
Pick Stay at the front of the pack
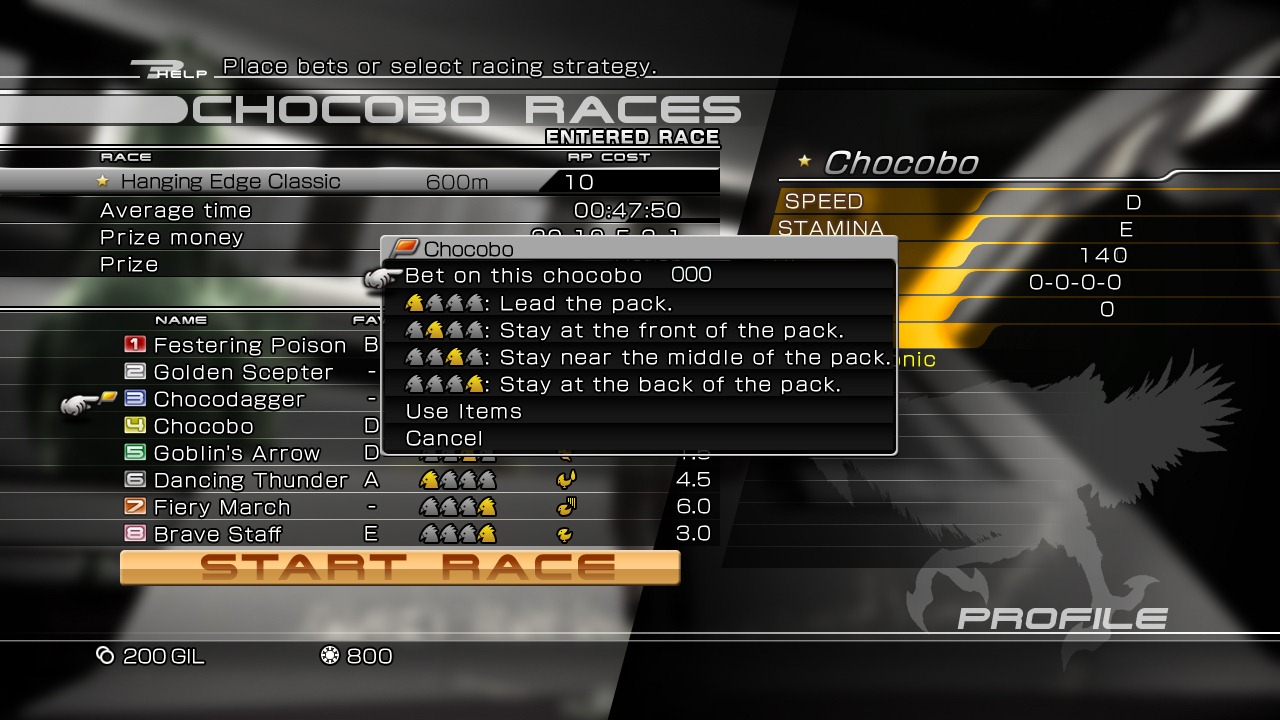[670, 330]
